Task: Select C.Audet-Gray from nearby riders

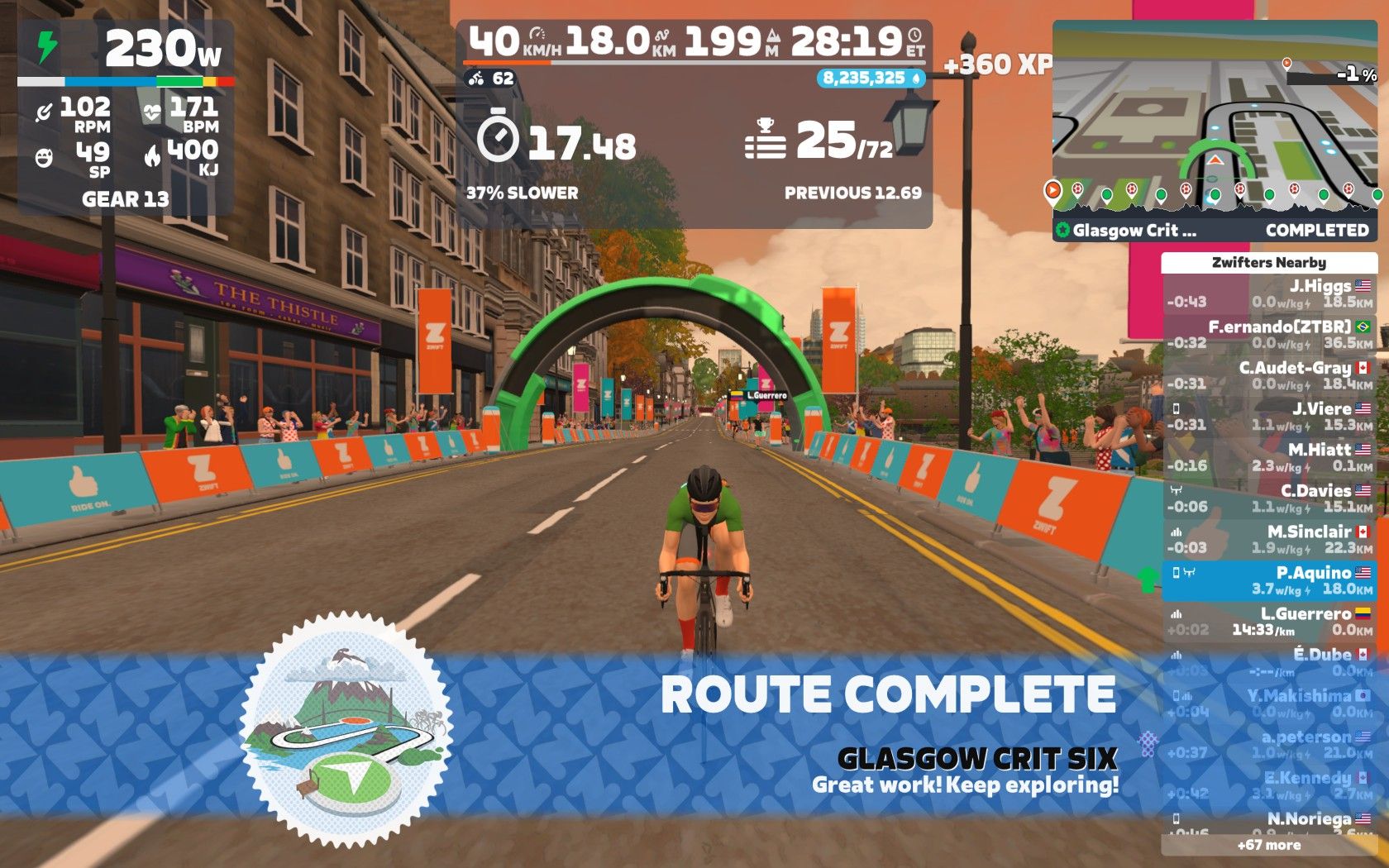Action: [1268, 375]
